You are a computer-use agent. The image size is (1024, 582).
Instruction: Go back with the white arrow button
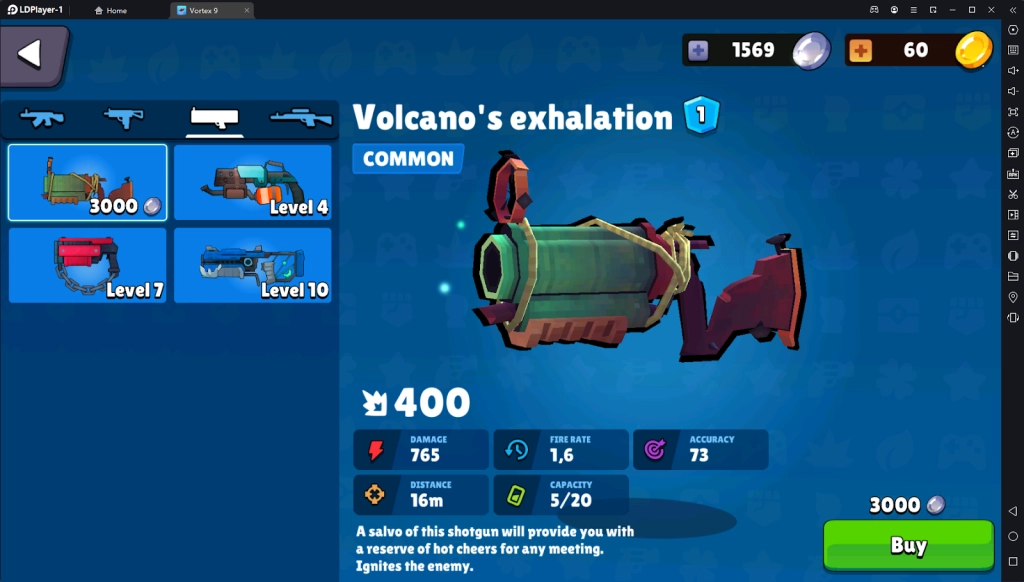(x=33, y=54)
